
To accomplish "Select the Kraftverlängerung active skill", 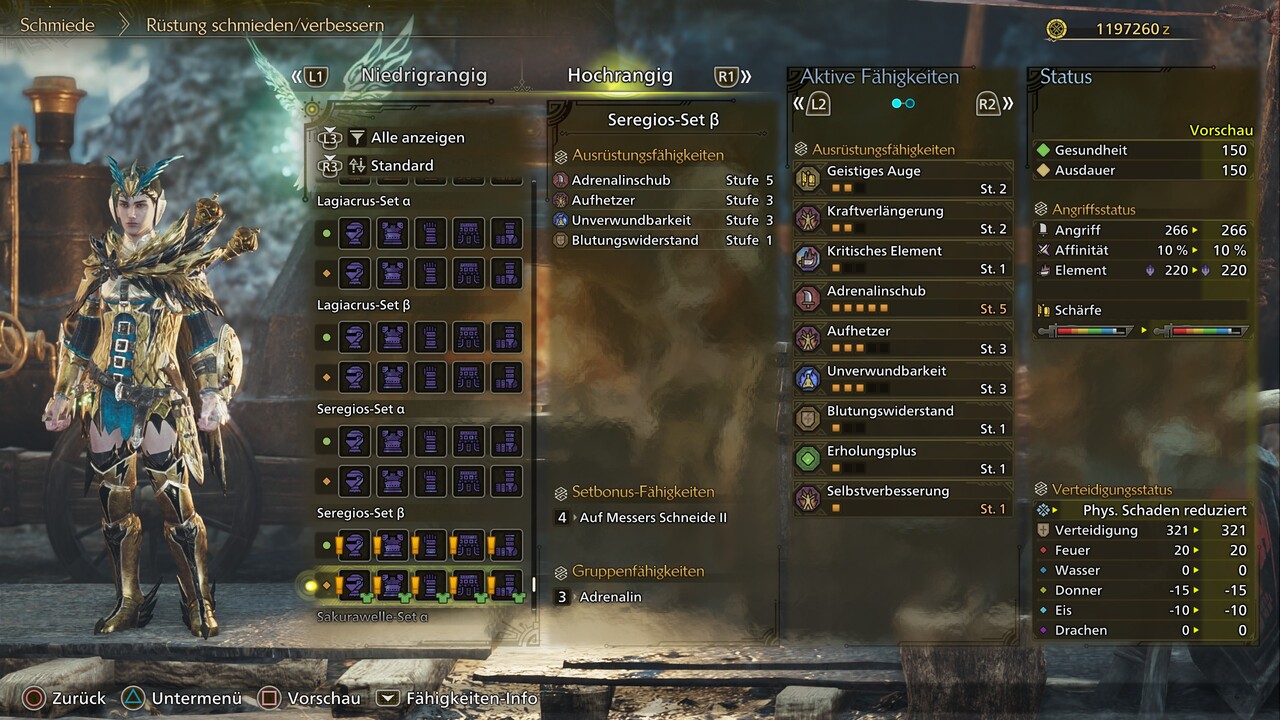I will coord(903,219).
